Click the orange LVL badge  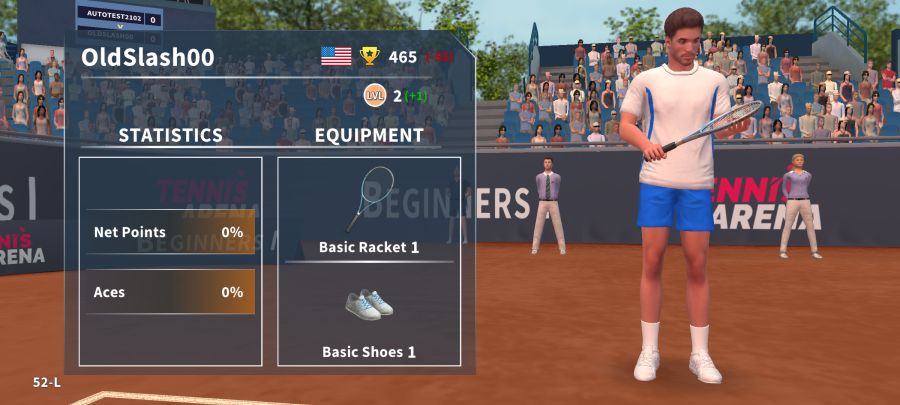tap(374, 95)
